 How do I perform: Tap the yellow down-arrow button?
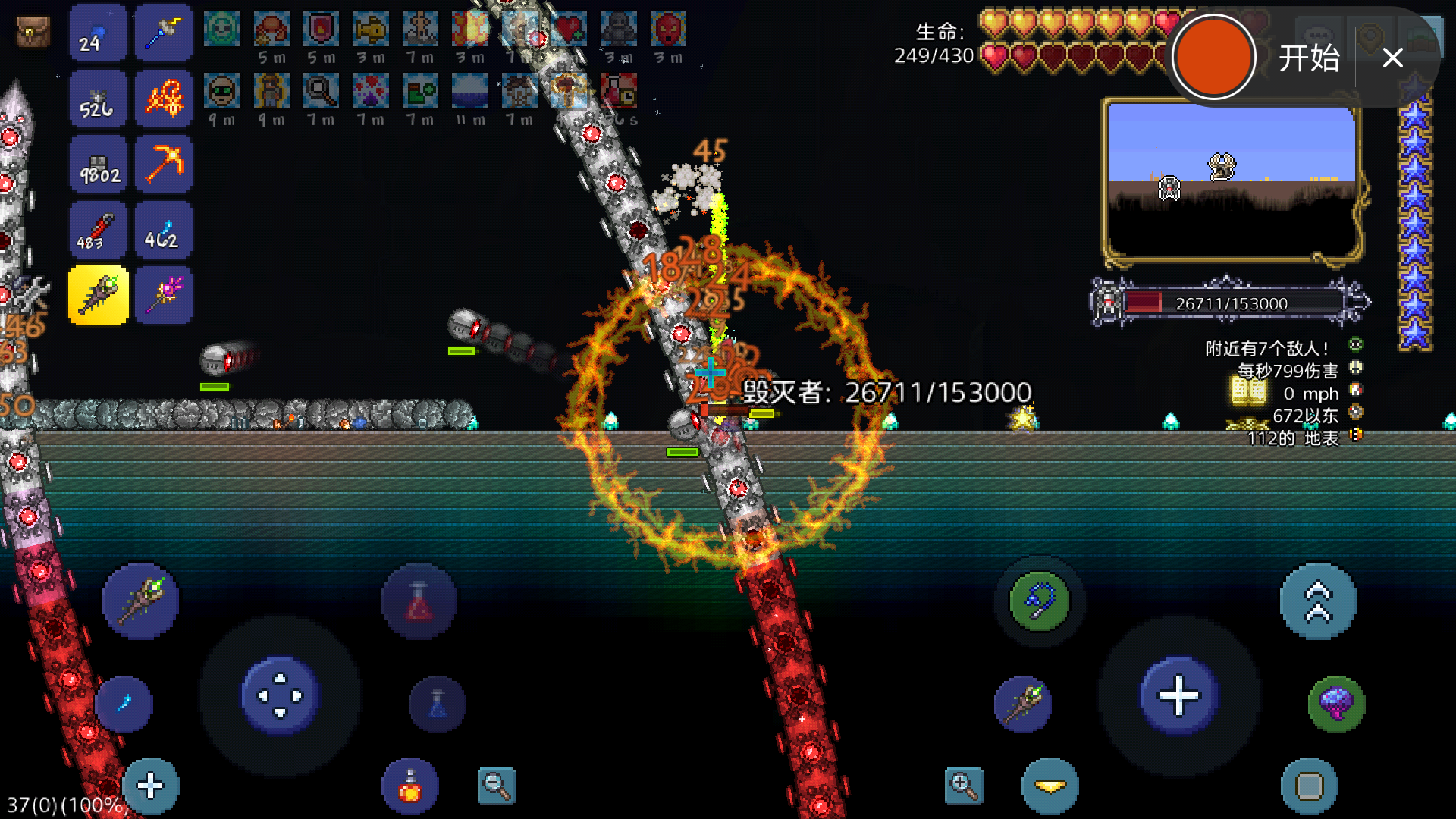pos(1050,786)
